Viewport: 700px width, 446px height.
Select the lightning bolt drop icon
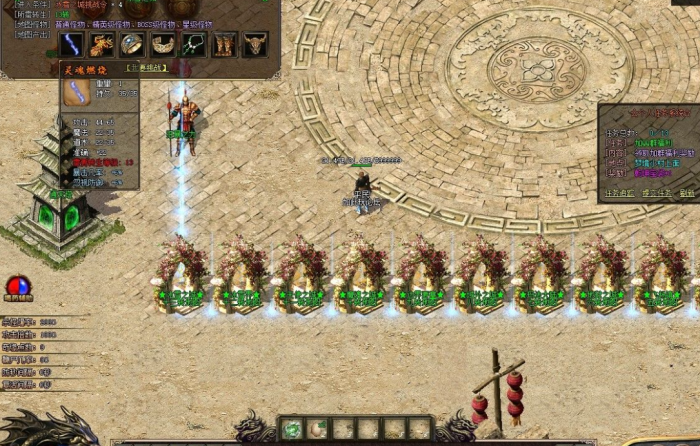click(71, 44)
